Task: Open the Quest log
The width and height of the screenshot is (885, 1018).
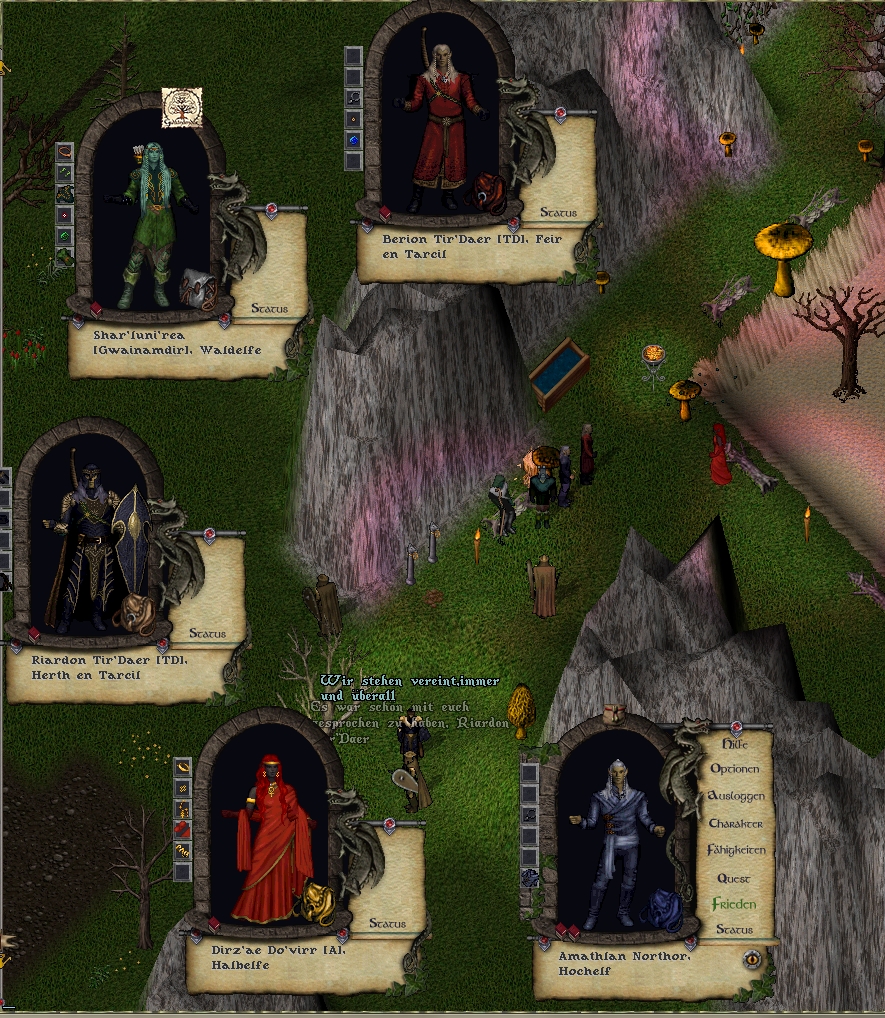Action: 734,878
